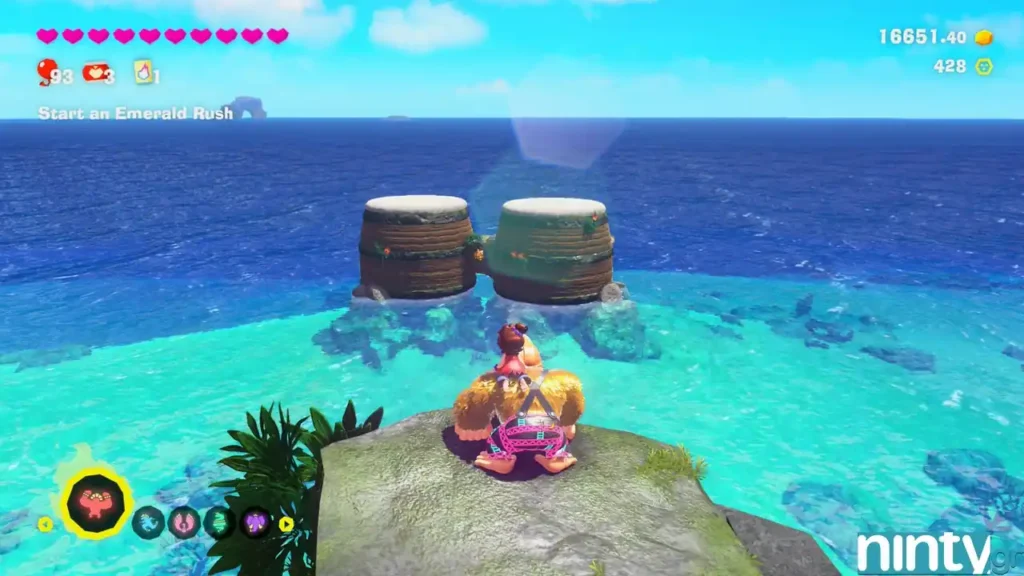Pick the purple Elephant Bananza icon
This screenshot has width=1024, height=576.
pos(254,522)
